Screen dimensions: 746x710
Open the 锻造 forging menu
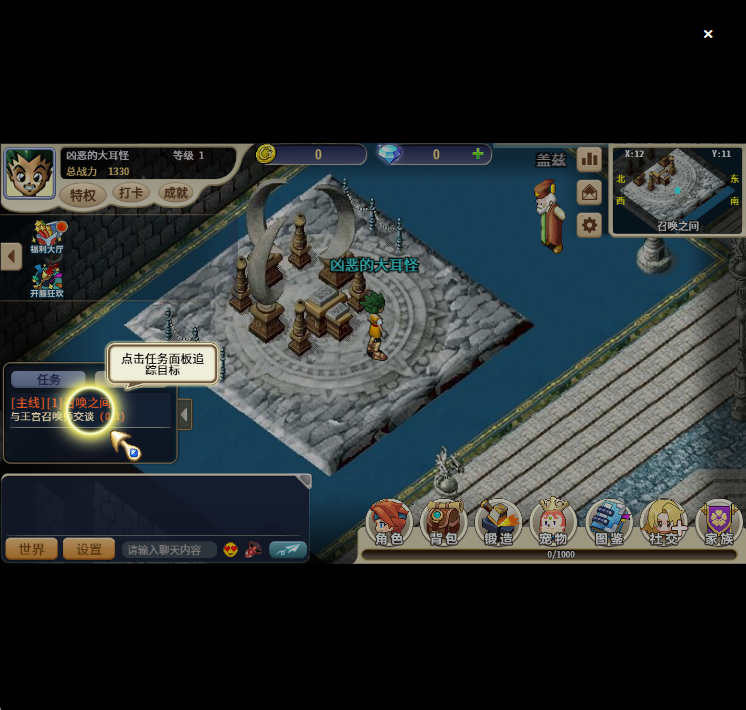[498, 523]
